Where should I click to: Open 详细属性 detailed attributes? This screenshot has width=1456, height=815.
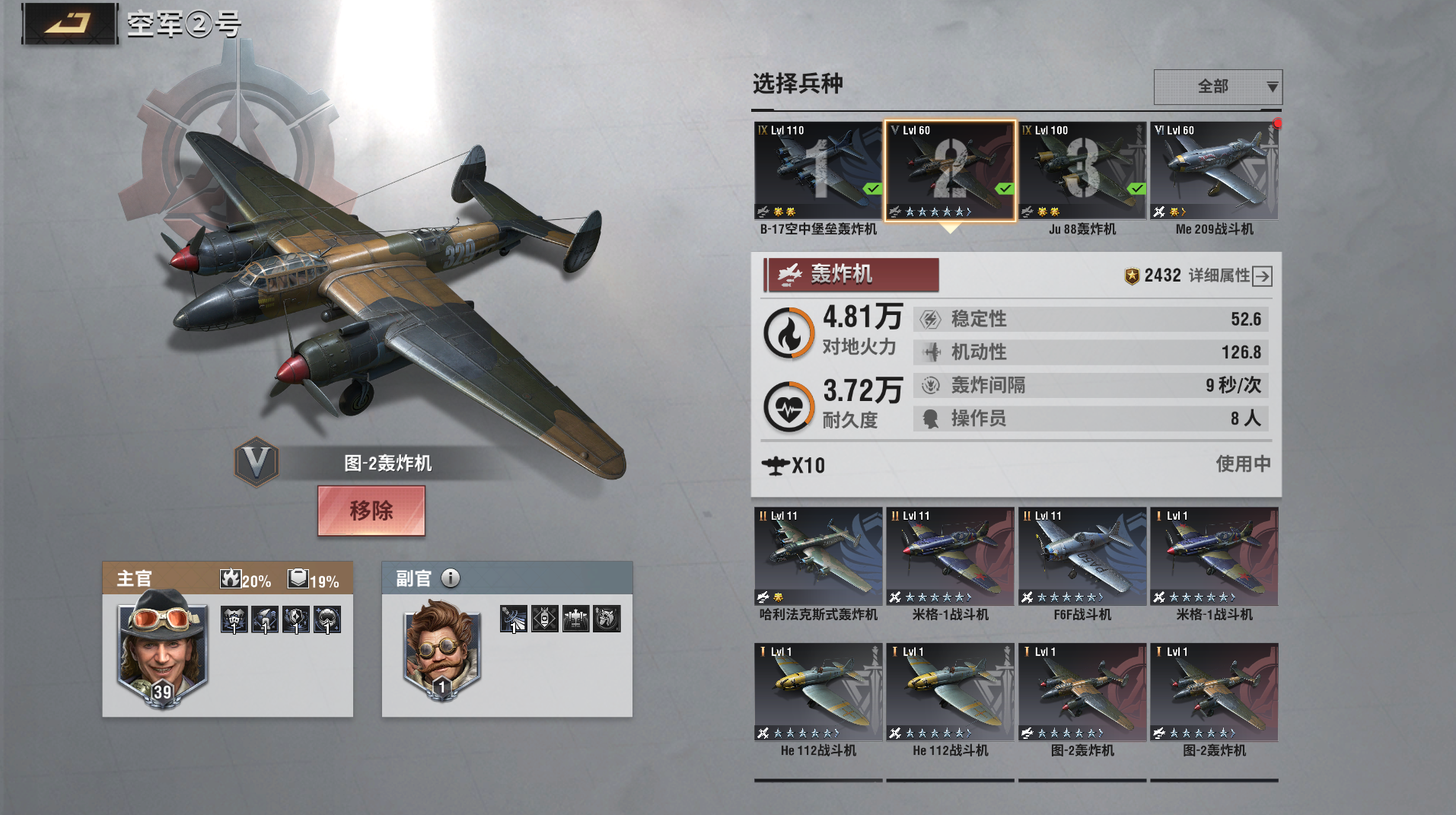[x=1230, y=275]
